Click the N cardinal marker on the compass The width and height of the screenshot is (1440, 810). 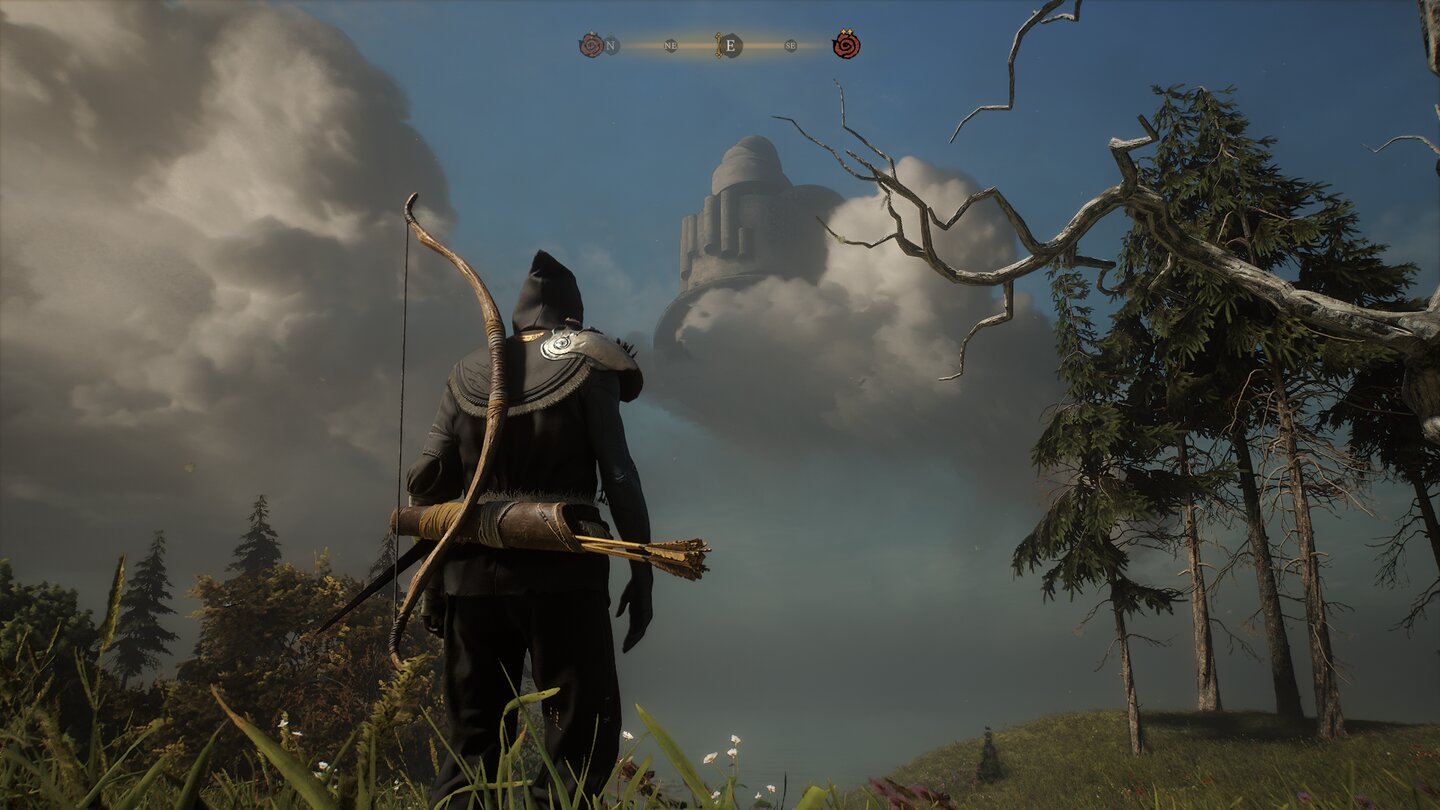[610, 45]
